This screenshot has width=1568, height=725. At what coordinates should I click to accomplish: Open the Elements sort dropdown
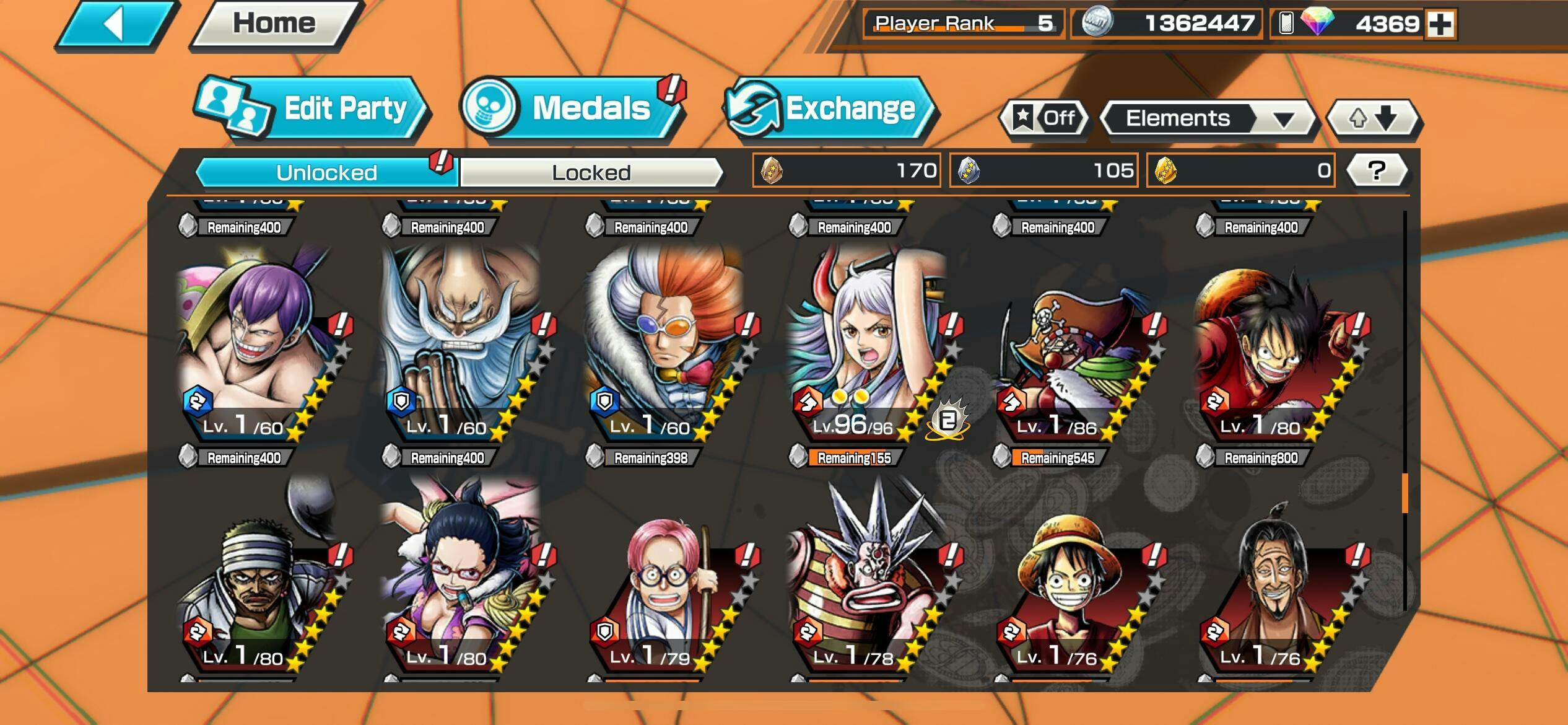point(1206,118)
